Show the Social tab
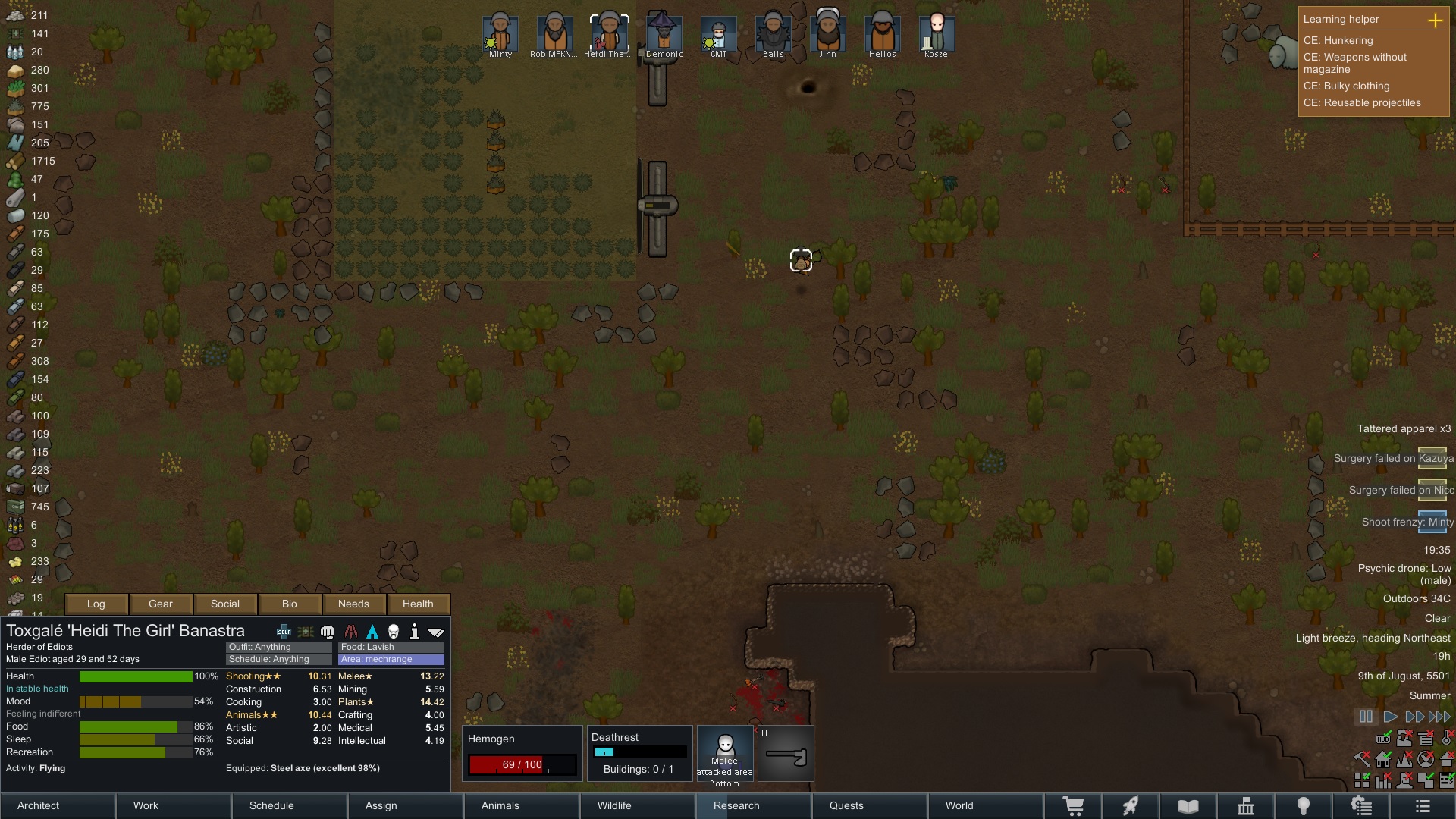This screenshot has width=1456, height=819. (225, 604)
